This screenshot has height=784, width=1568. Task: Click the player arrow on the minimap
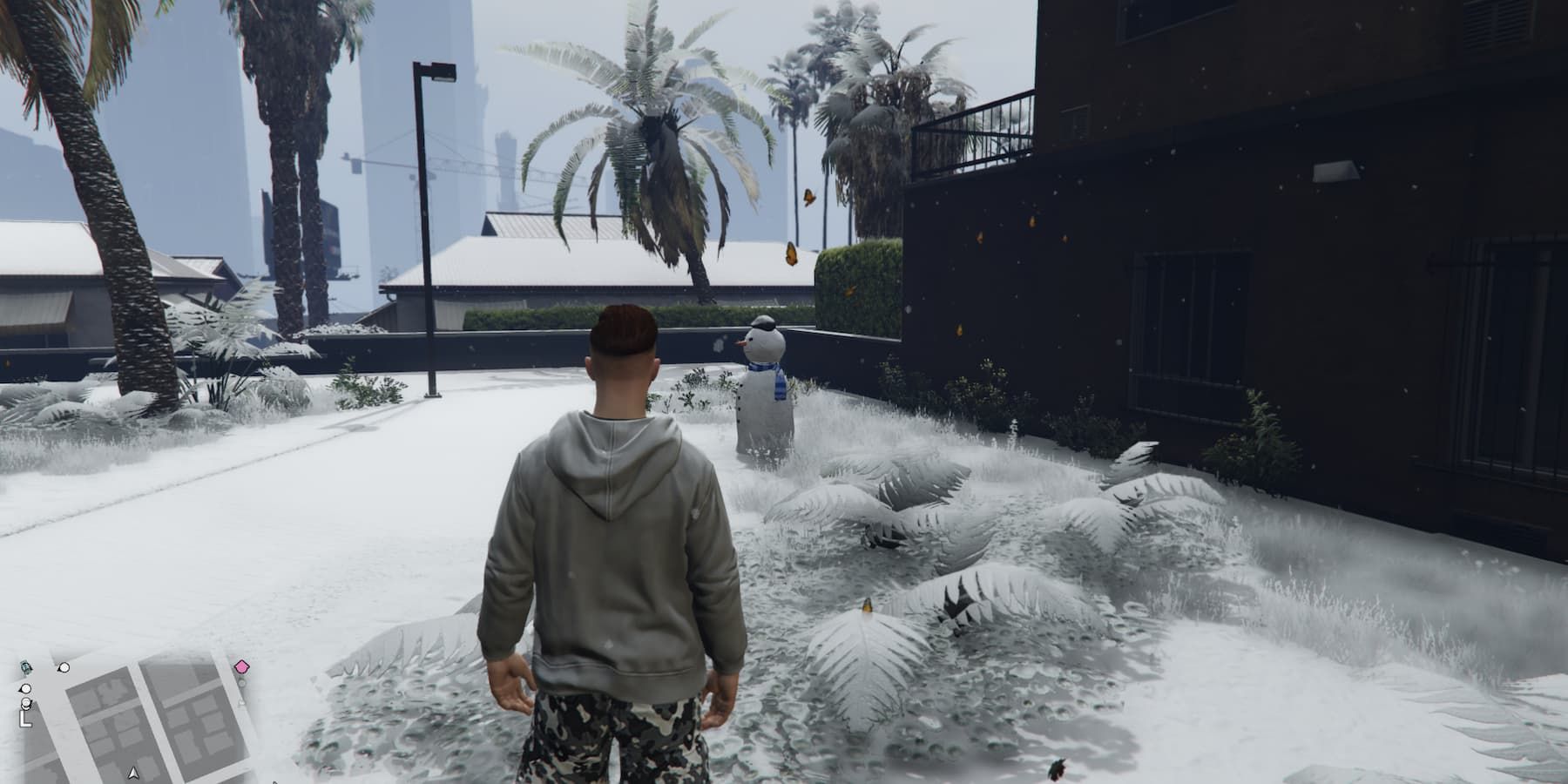[x=132, y=772]
